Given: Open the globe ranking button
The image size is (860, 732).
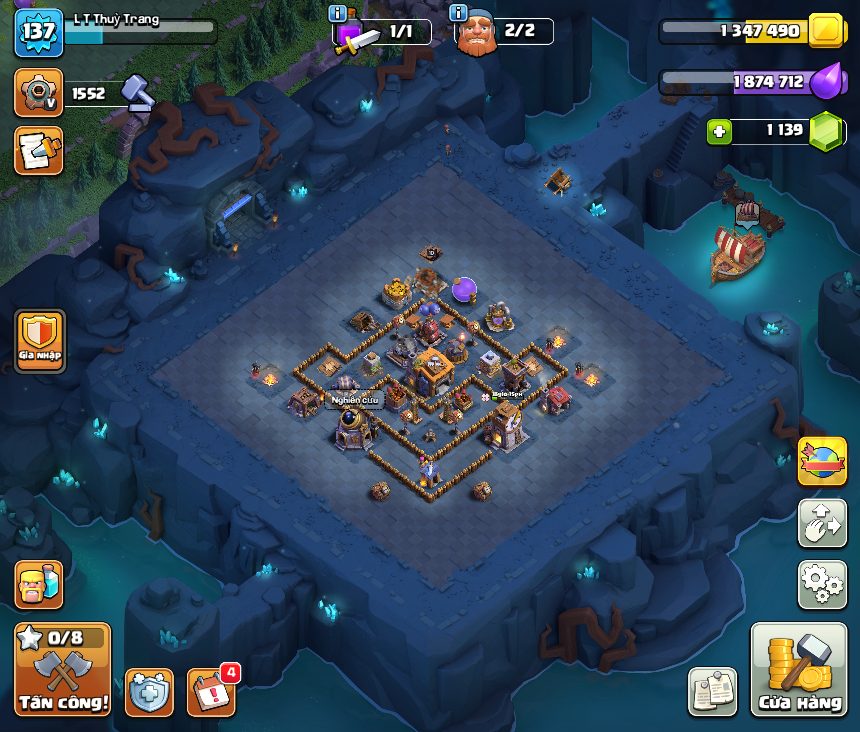Looking at the screenshot, I should tap(822, 462).
